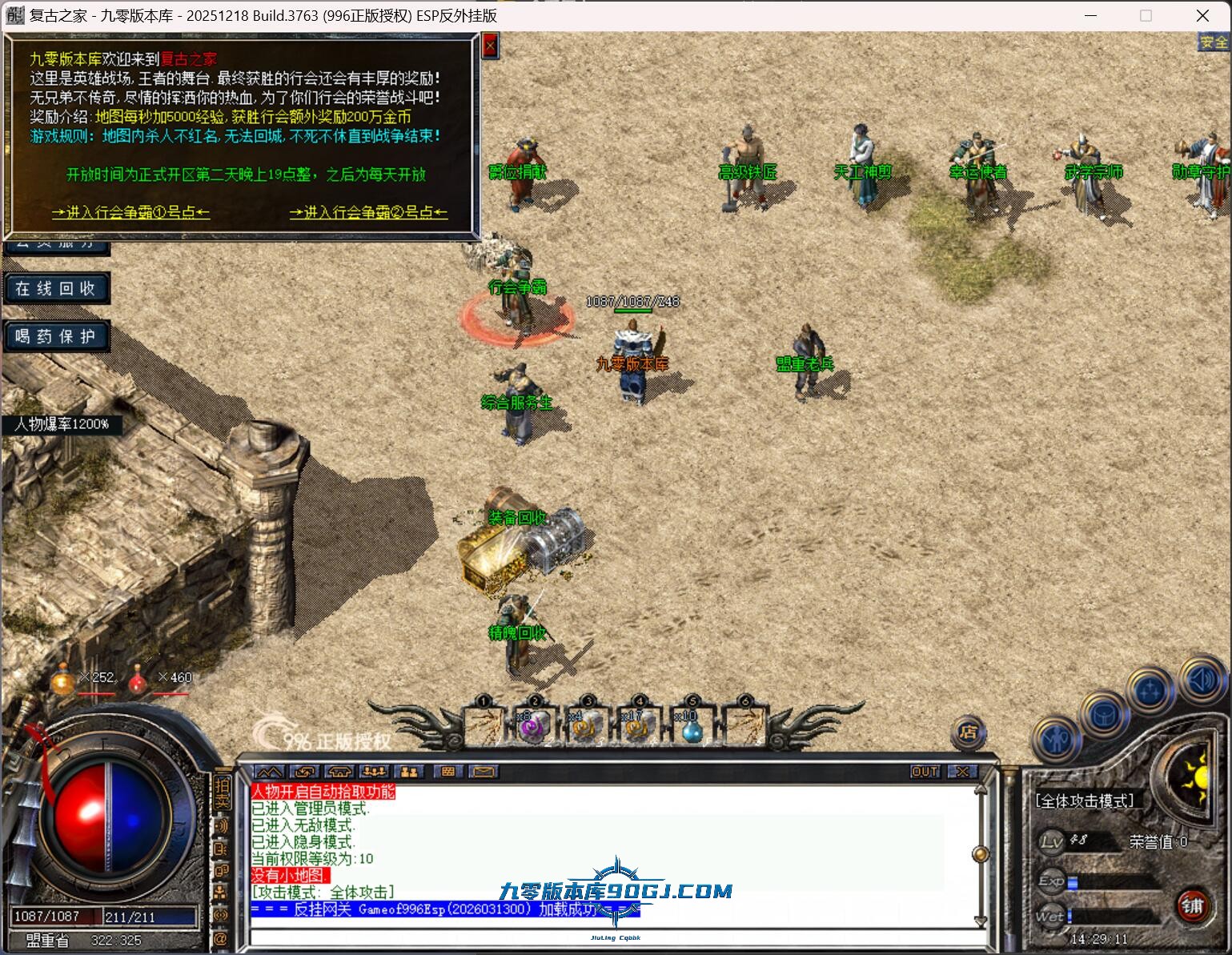1232x955 pixels.
Task: Close the game window
Action: pos(1202,15)
